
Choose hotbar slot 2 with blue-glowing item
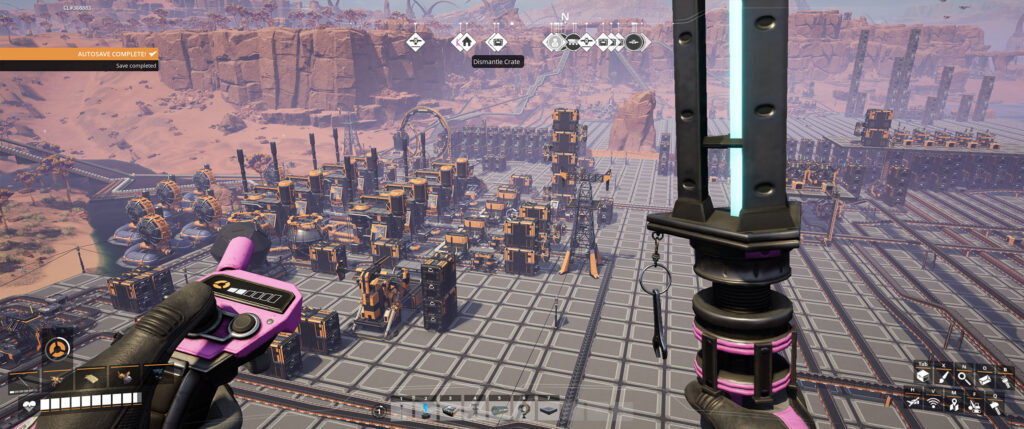[426, 409]
